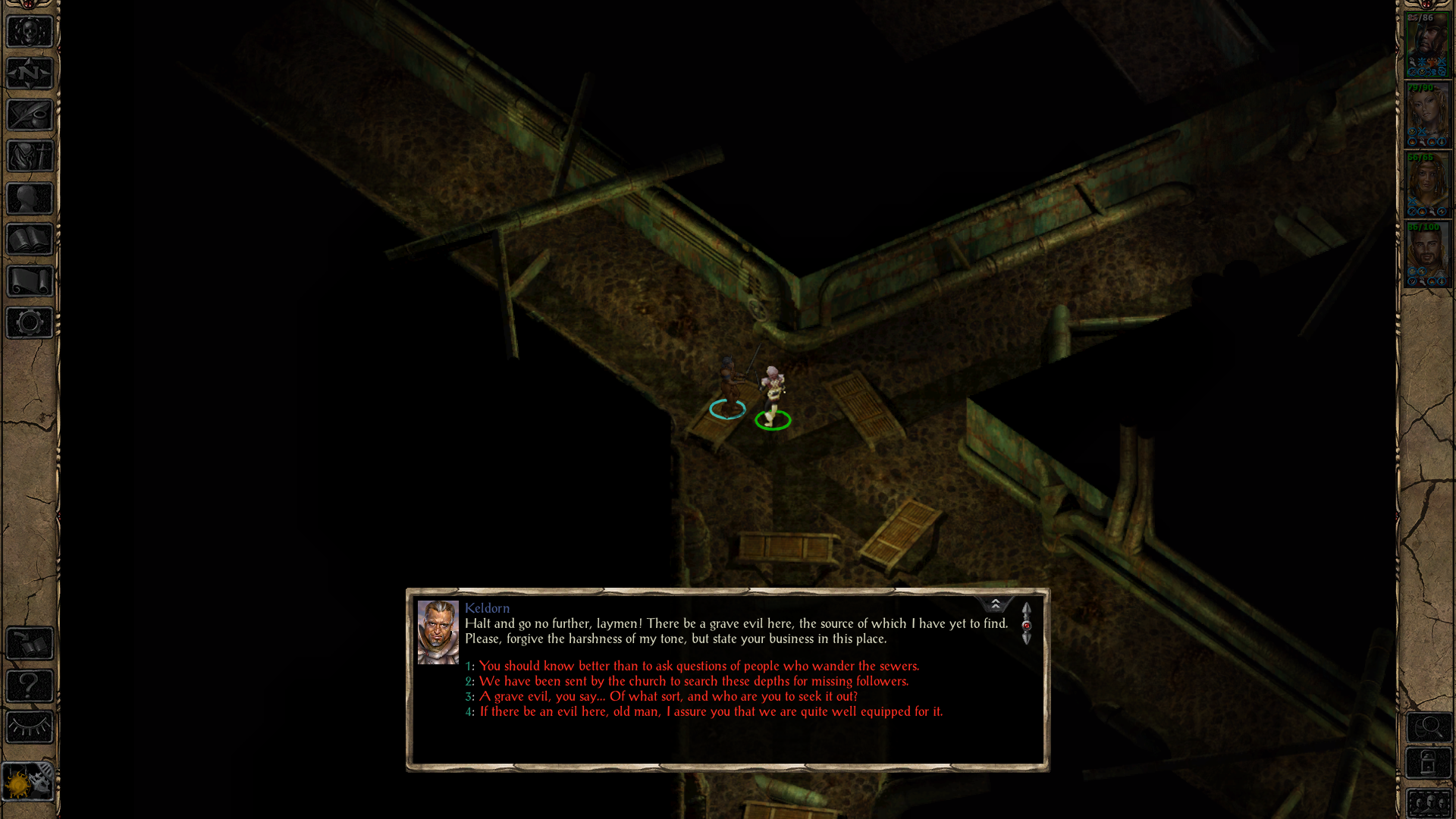
Task: Open help via the question mark icon
Action: 29,687
